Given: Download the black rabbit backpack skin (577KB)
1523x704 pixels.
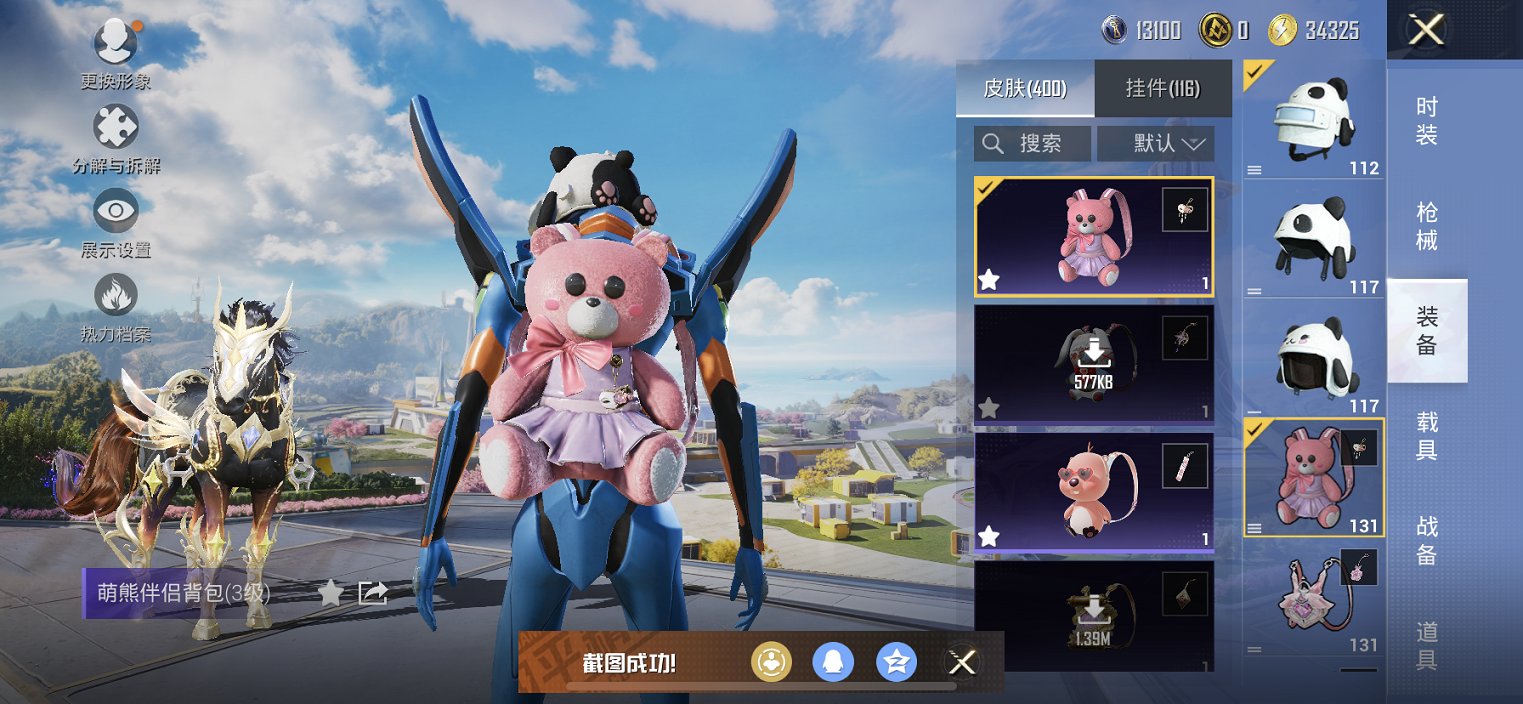Looking at the screenshot, I should [1093, 362].
